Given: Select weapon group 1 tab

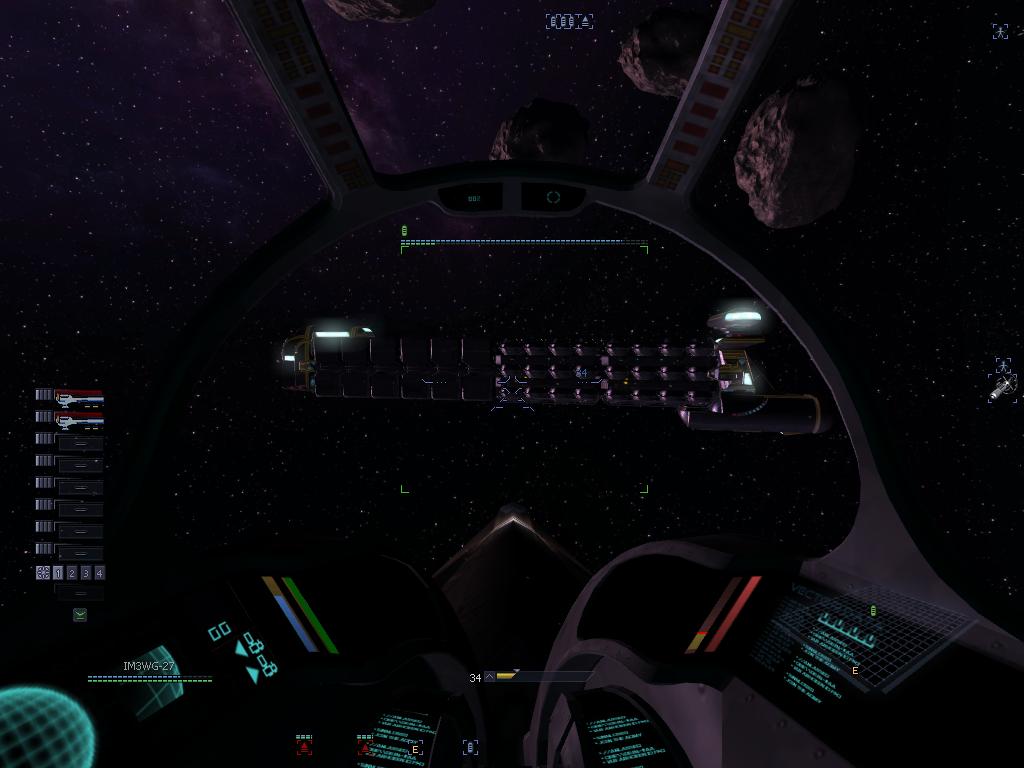Looking at the screenshot, I should (58, 573).
